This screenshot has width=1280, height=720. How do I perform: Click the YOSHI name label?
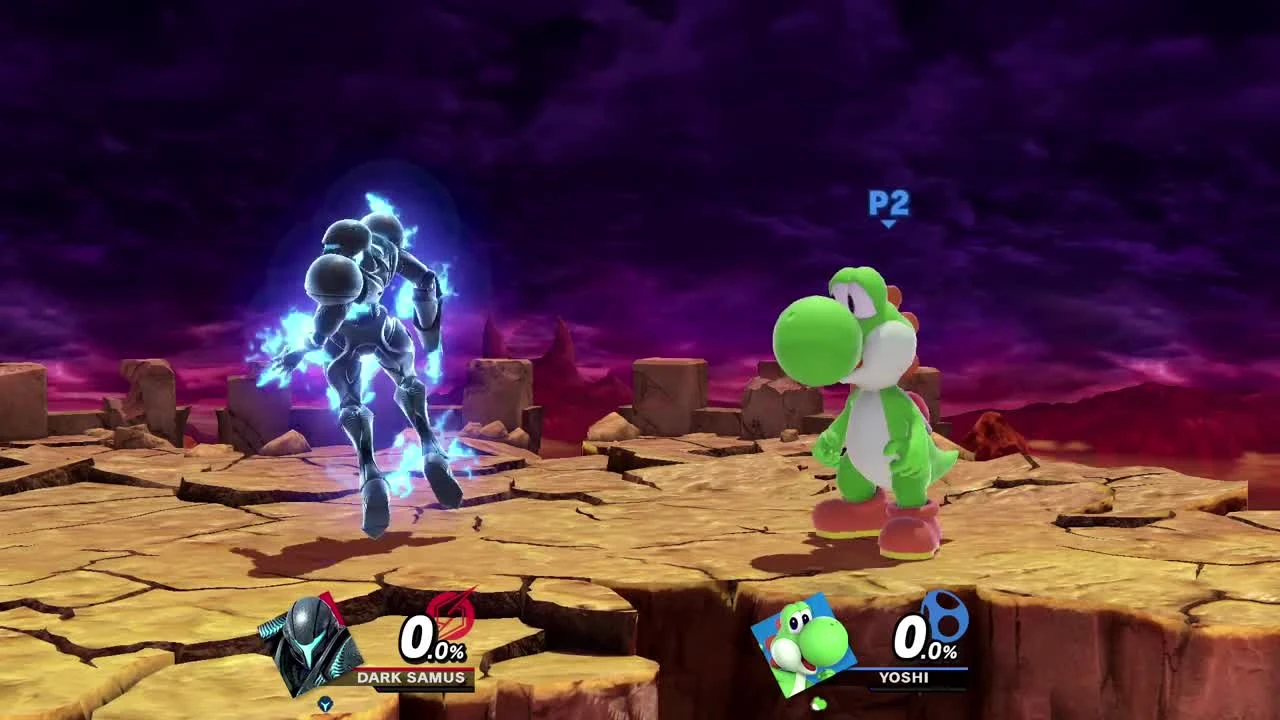click(x=903, y=677)
